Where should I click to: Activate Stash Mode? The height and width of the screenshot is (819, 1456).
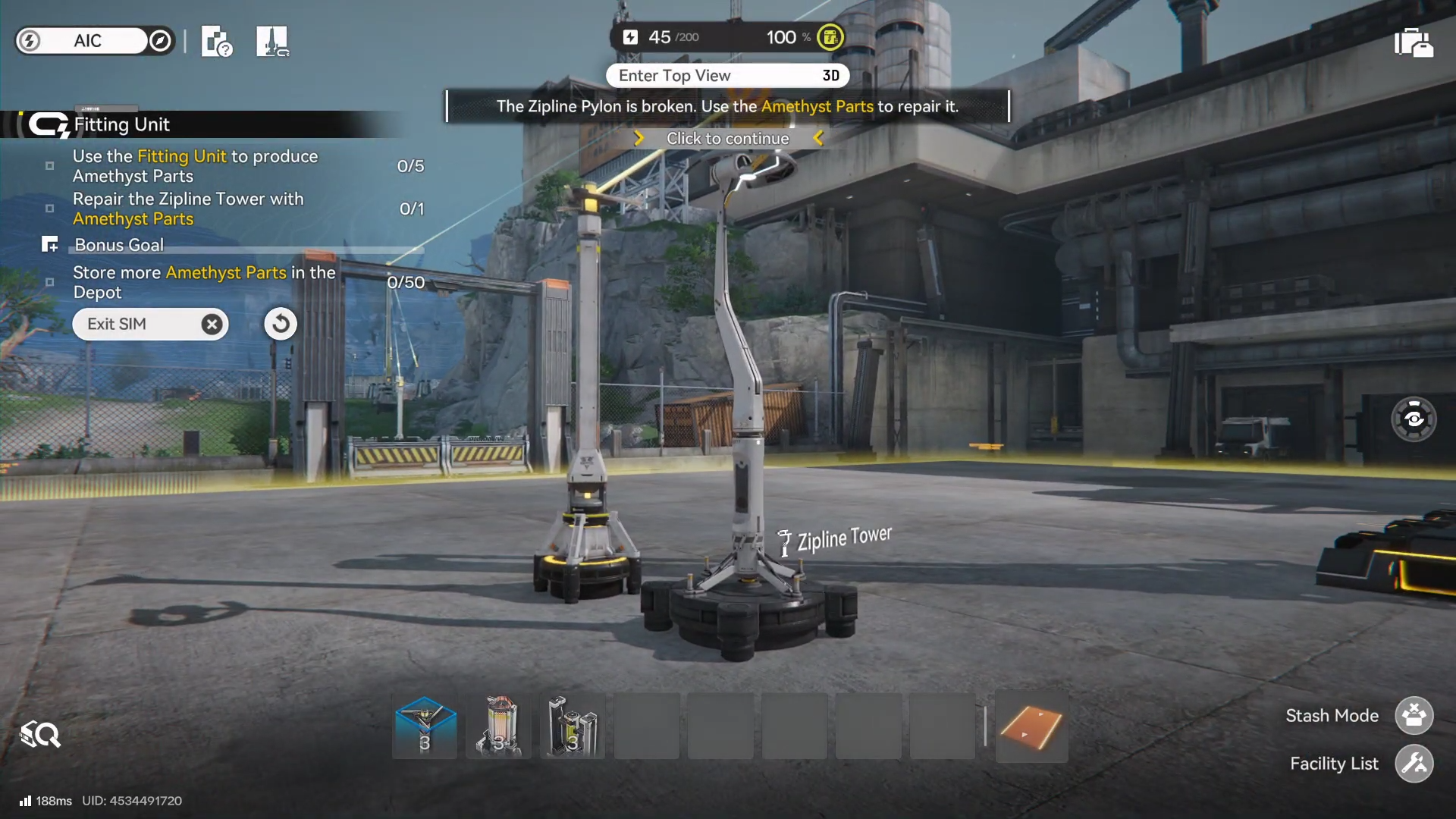click(1414, 715)
